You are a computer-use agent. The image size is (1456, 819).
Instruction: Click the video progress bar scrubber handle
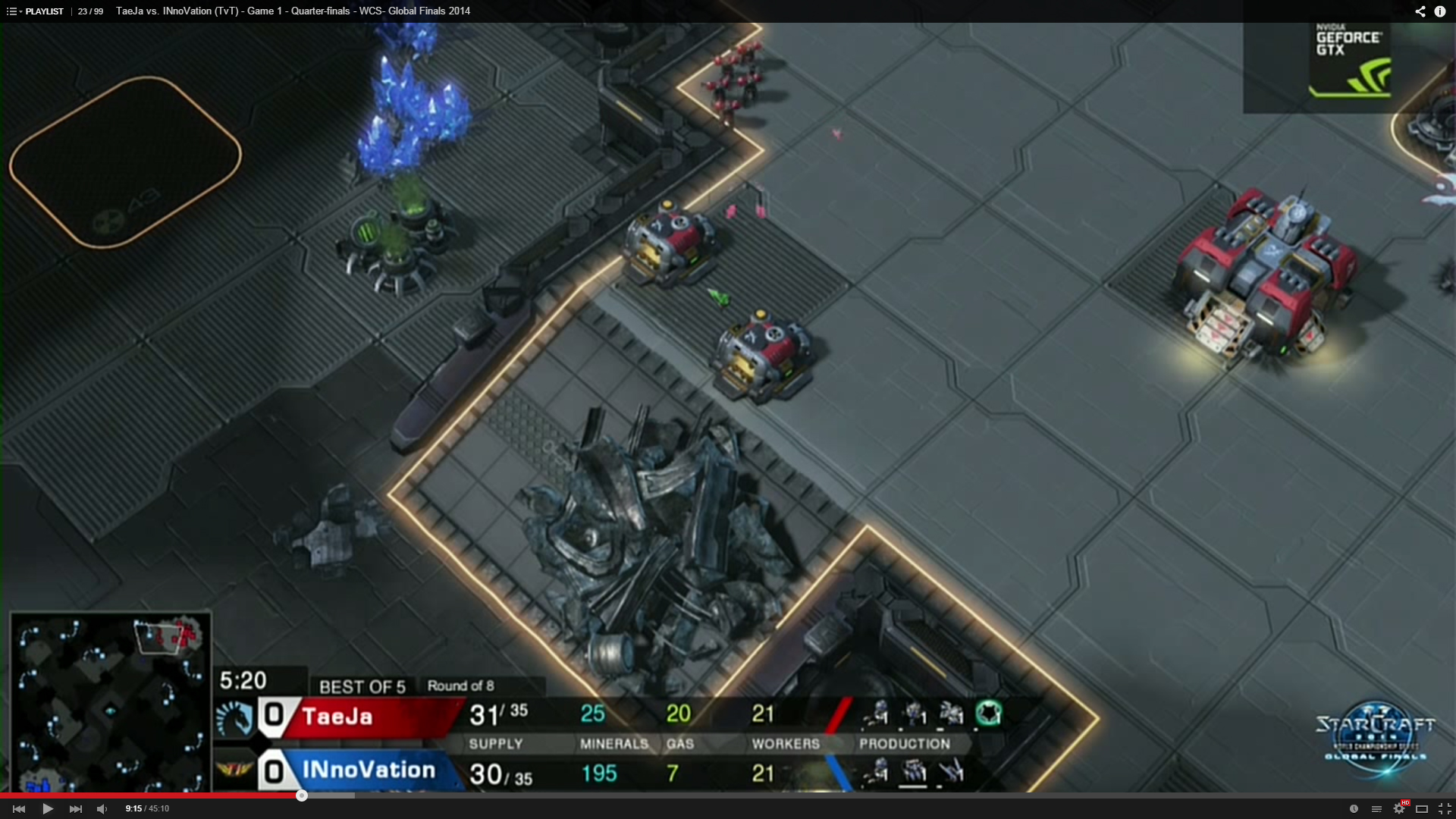pos(302,795)
